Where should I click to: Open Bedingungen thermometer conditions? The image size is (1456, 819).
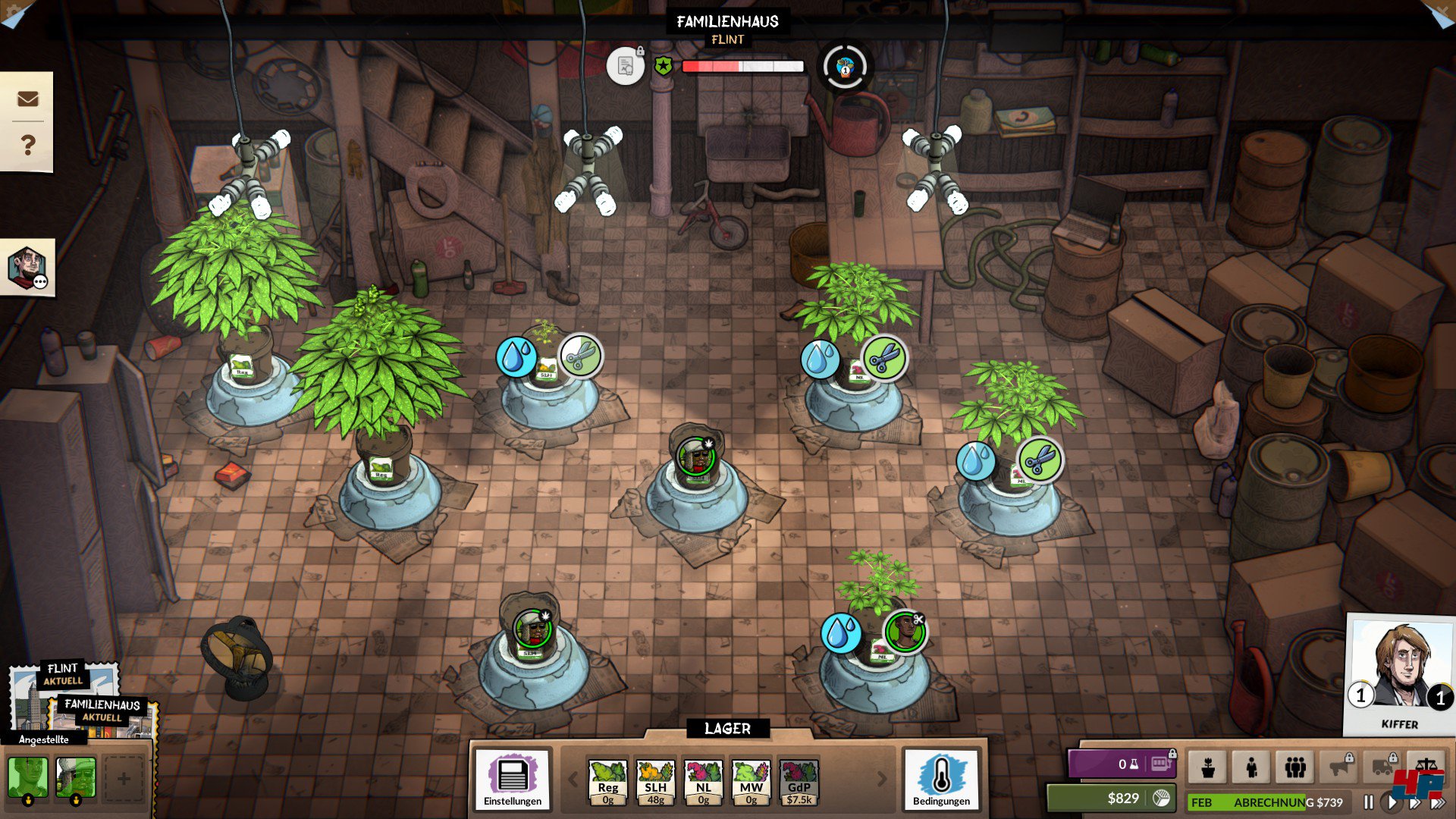click(941, 780)
